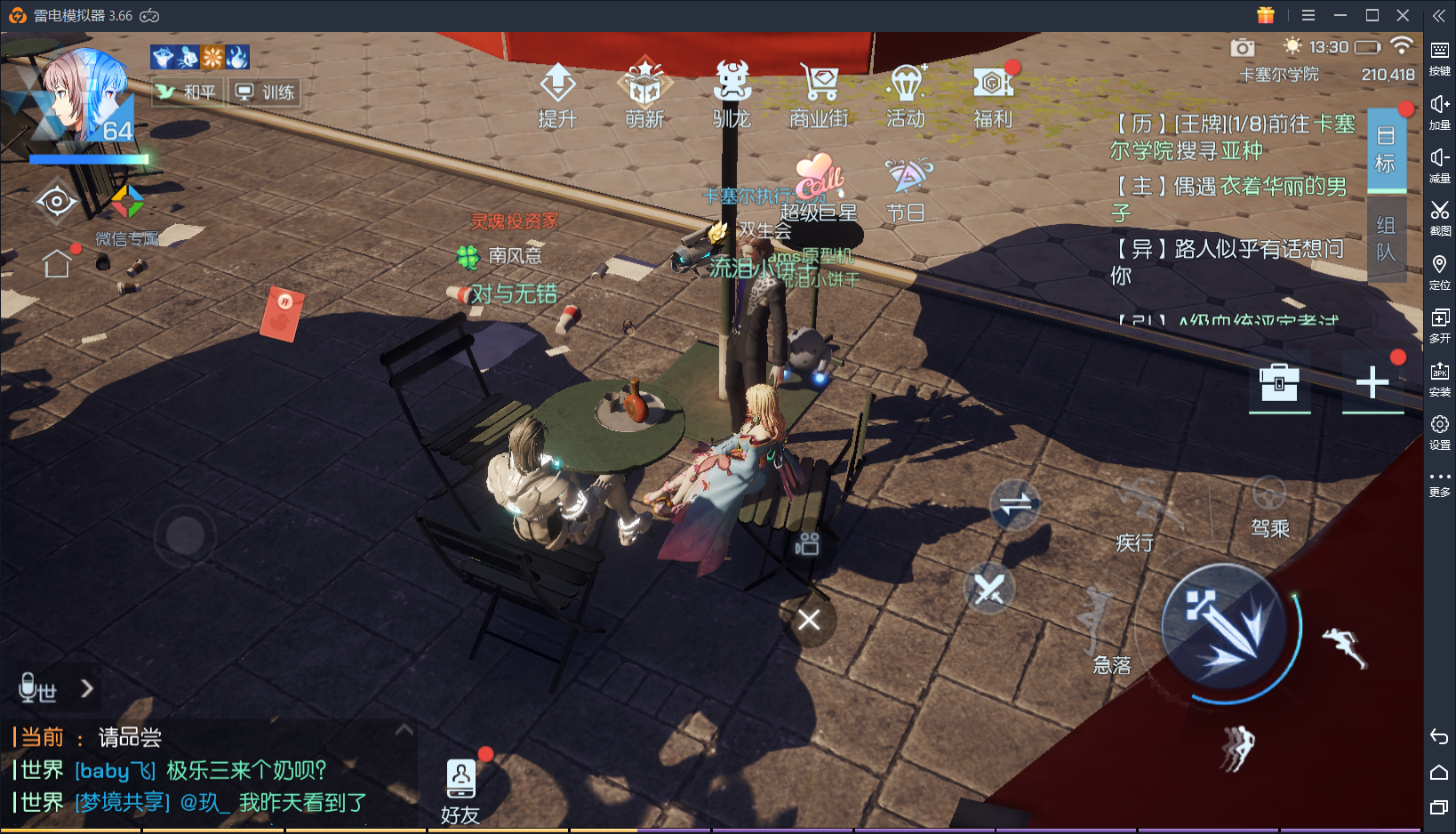The image size is (1456, 834).
Task: Activate the 驾乘 ride button
Action: 1269,506
